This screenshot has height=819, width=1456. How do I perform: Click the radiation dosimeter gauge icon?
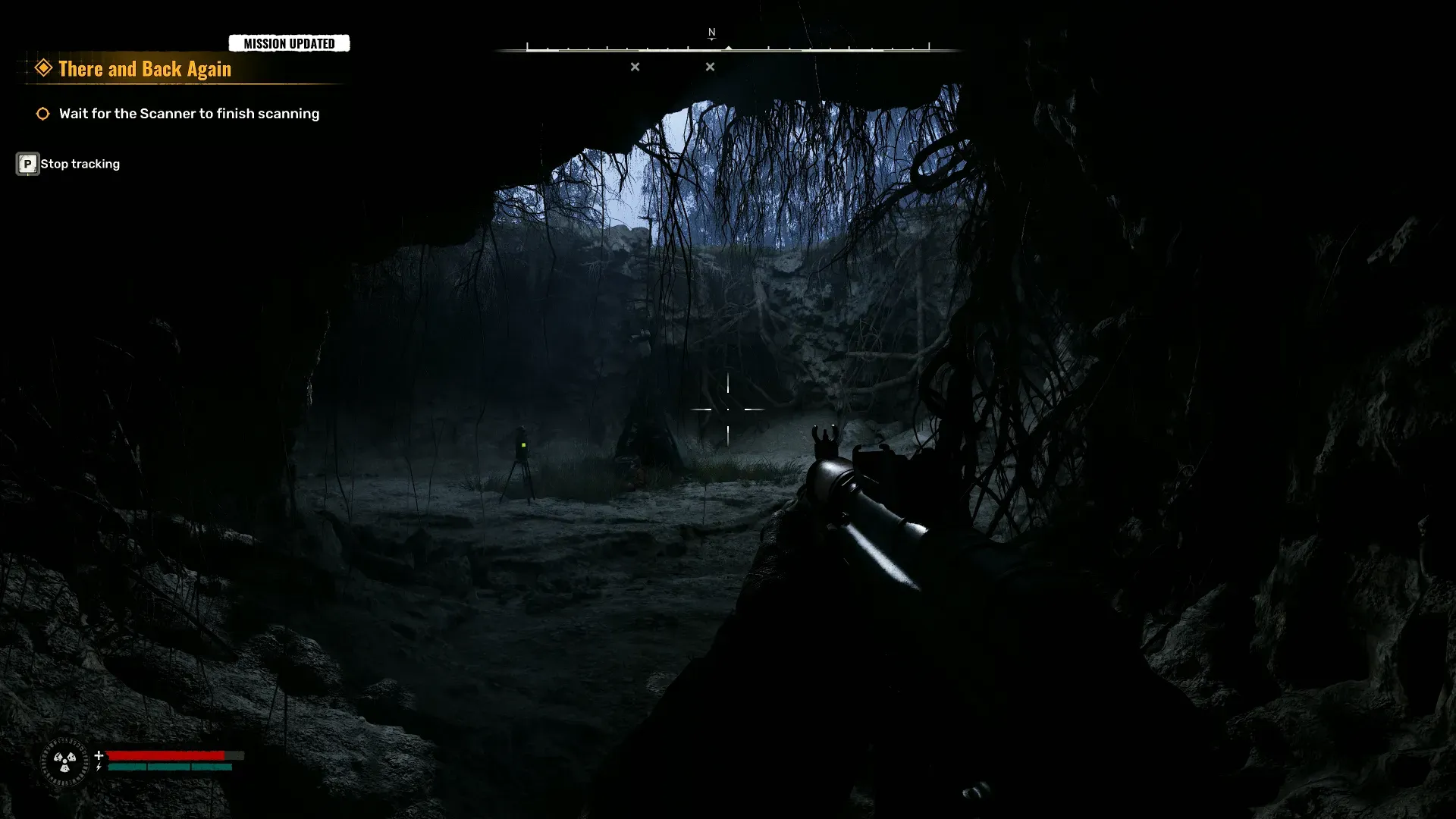[x=64, y=762]
